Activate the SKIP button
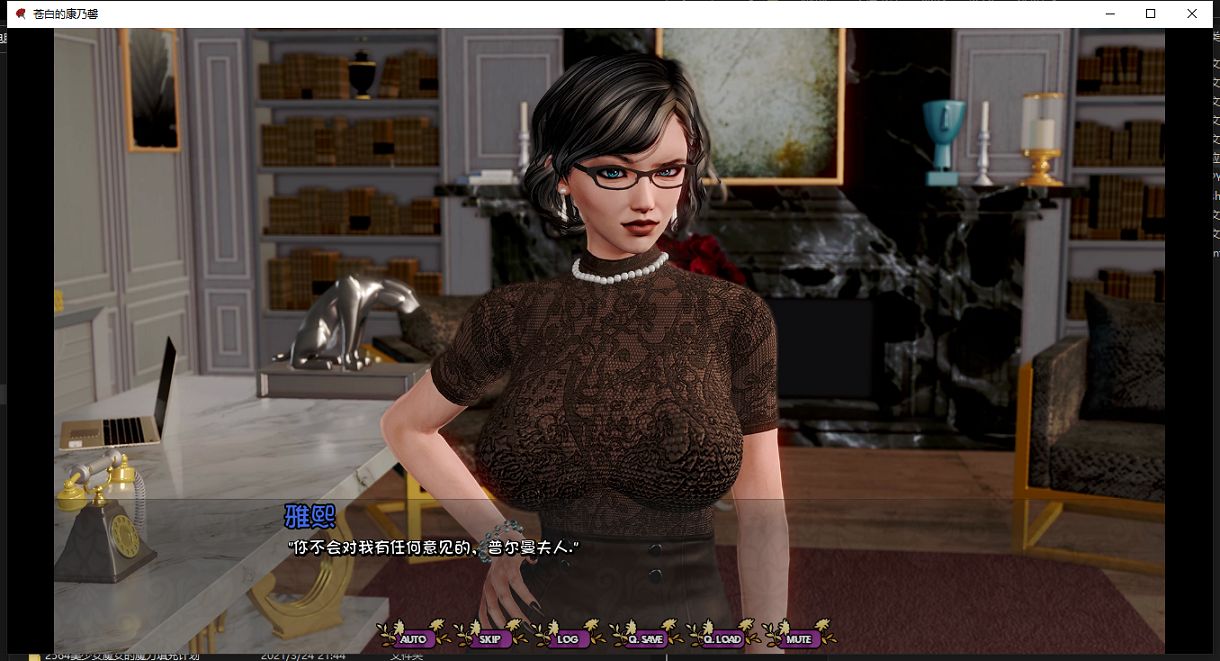This screenshot has height=661, width=1220. (489, 638)
